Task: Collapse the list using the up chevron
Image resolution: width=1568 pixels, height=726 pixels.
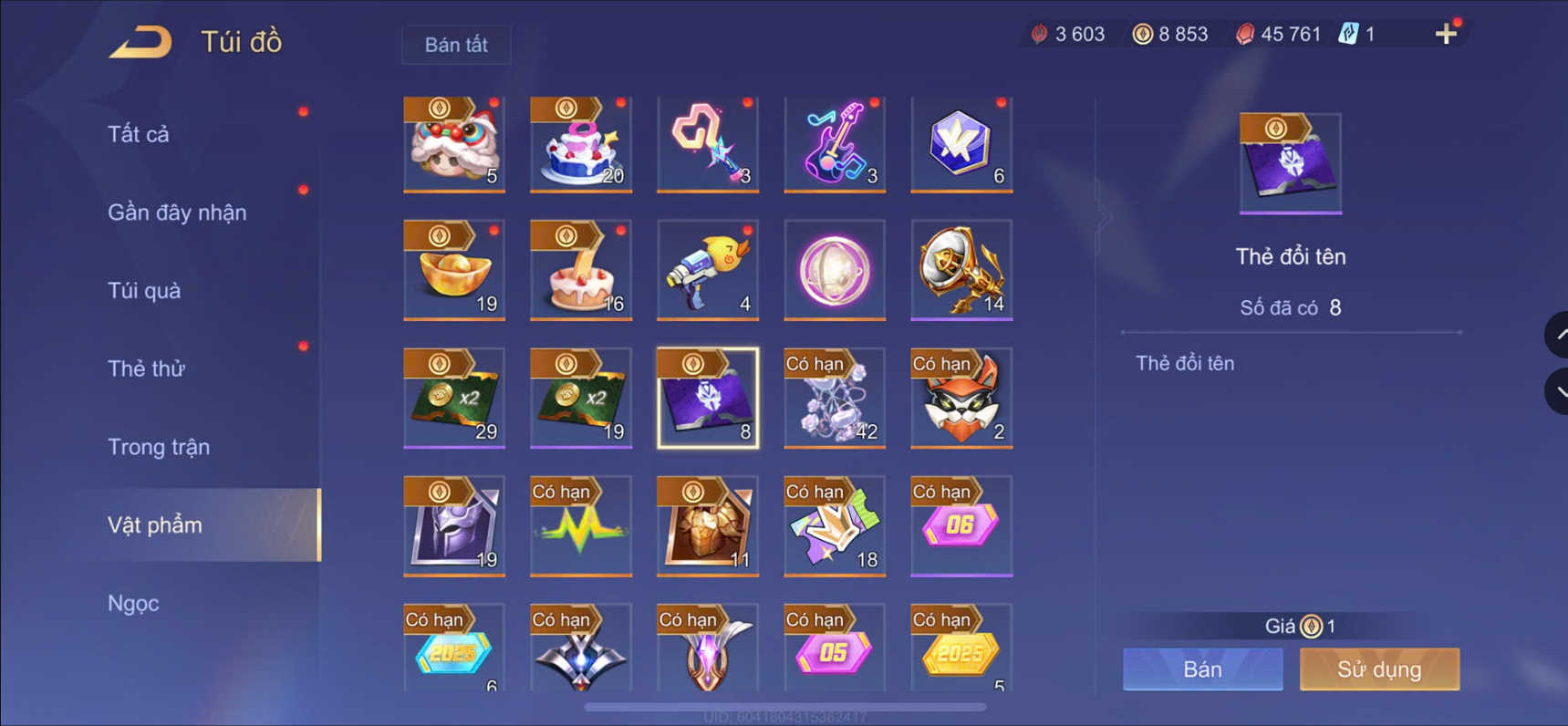Action: point(1556,334)
